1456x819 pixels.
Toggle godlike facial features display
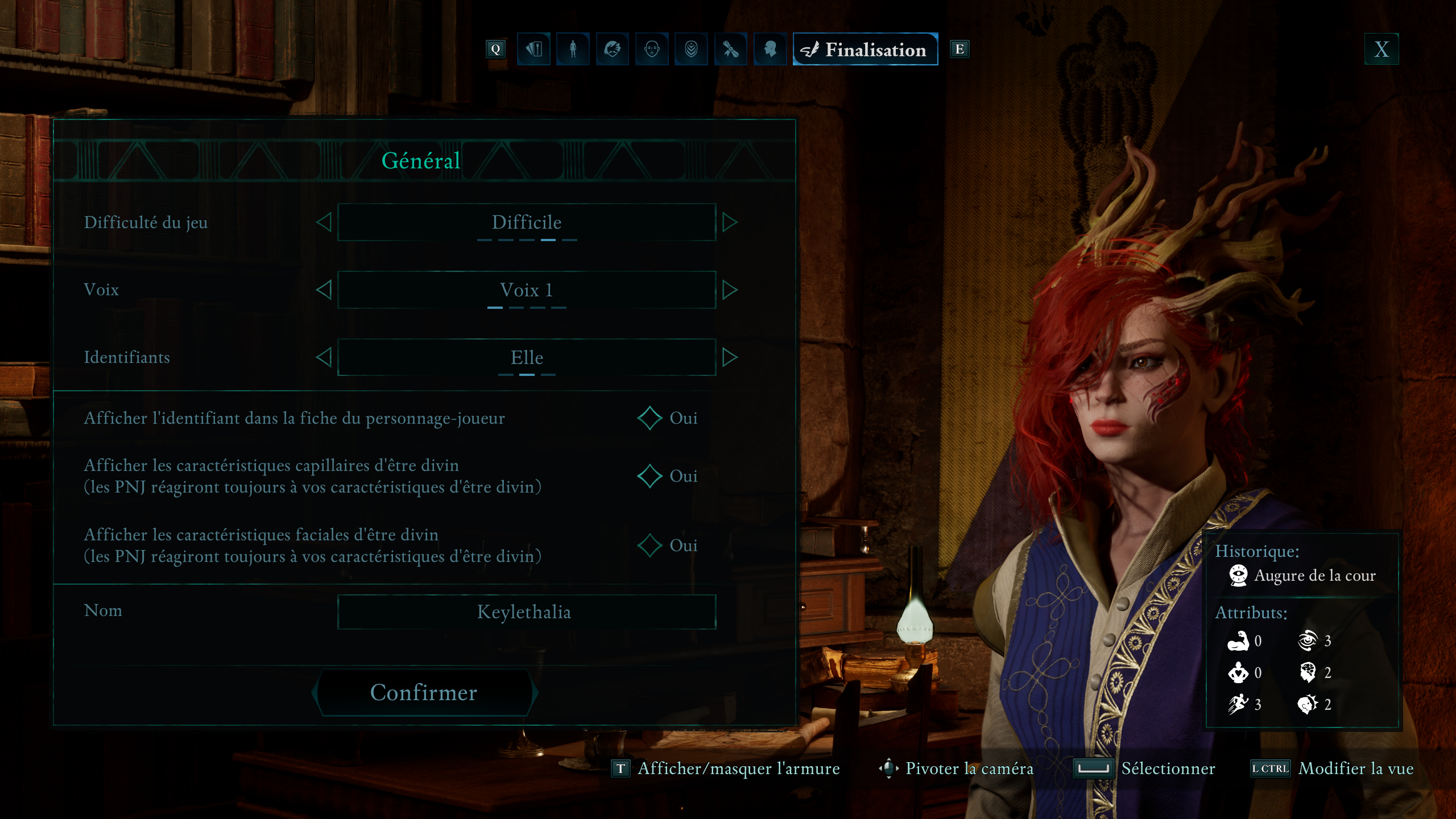(x=650, y=545)
